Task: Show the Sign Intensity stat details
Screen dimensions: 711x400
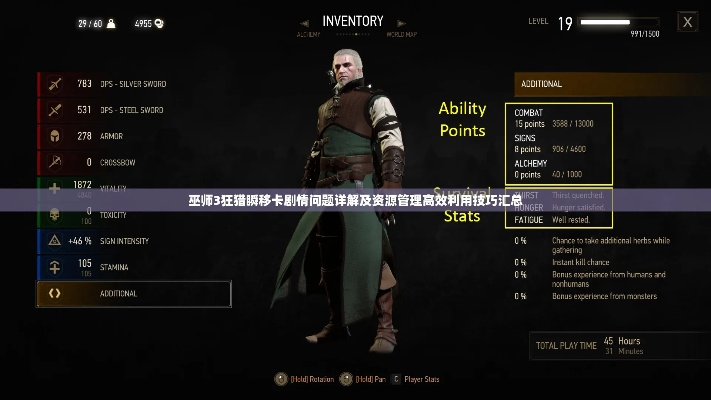Action: [133, 241]
